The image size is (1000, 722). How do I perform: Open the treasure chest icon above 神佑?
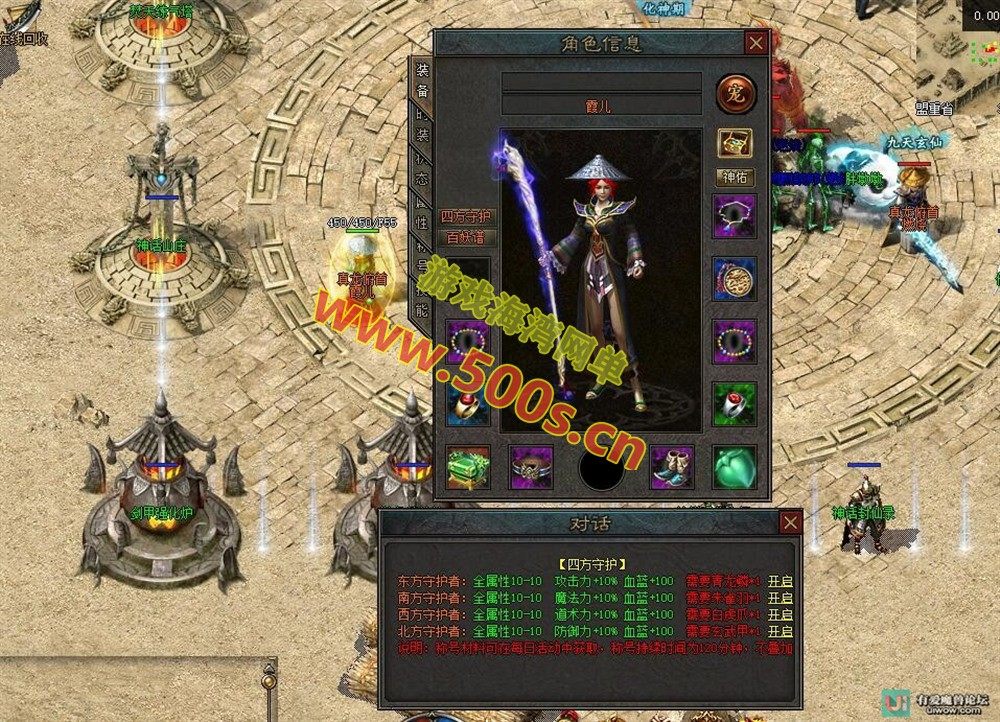pyautogui.click(x=734, y=143)
